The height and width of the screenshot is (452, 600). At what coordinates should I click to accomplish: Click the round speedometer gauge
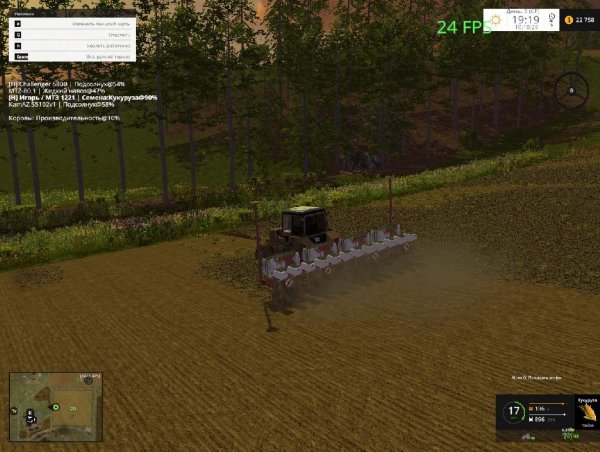click(514, 411)
